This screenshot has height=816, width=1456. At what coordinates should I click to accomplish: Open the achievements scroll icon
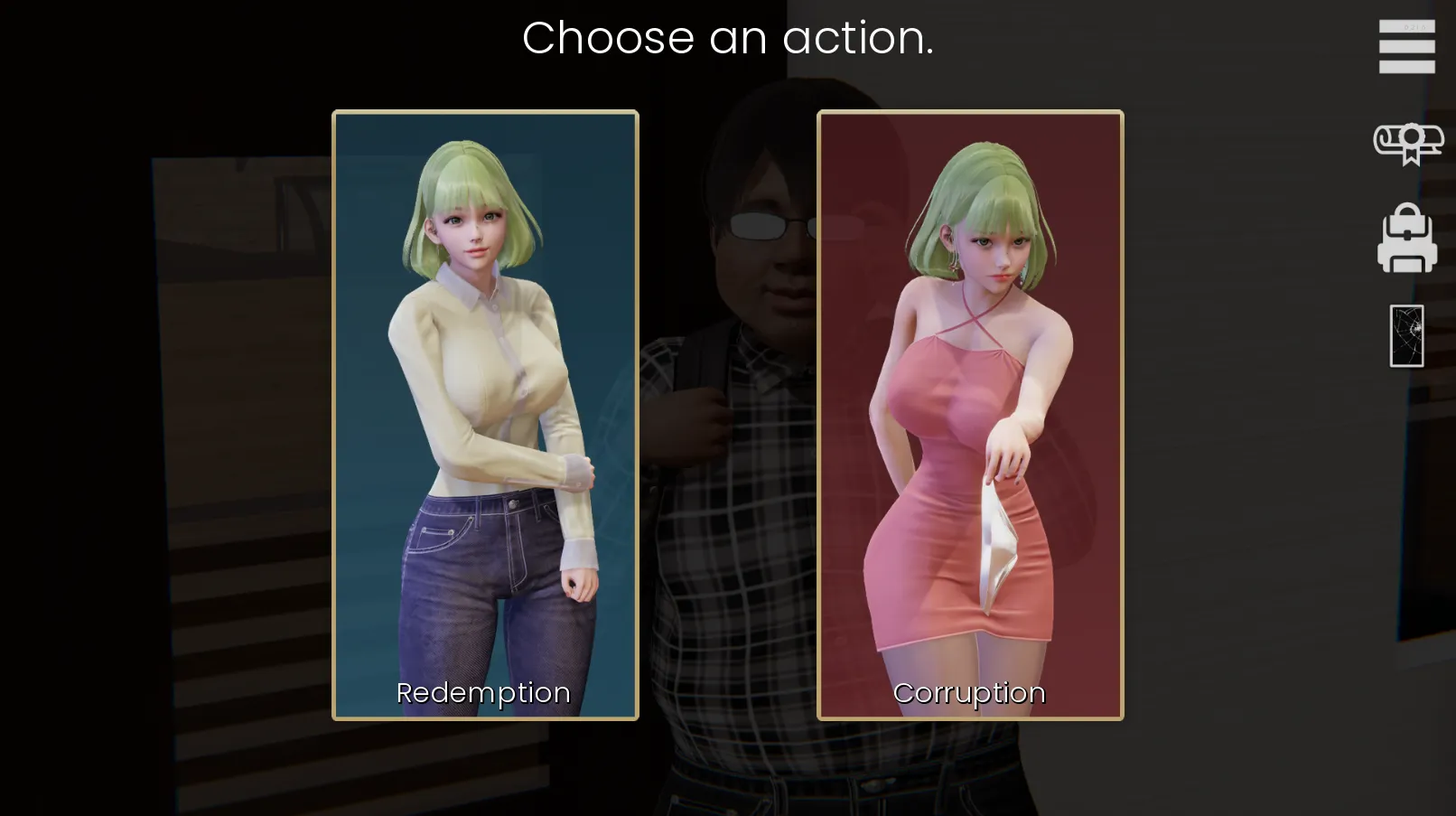pos(1407,143)
